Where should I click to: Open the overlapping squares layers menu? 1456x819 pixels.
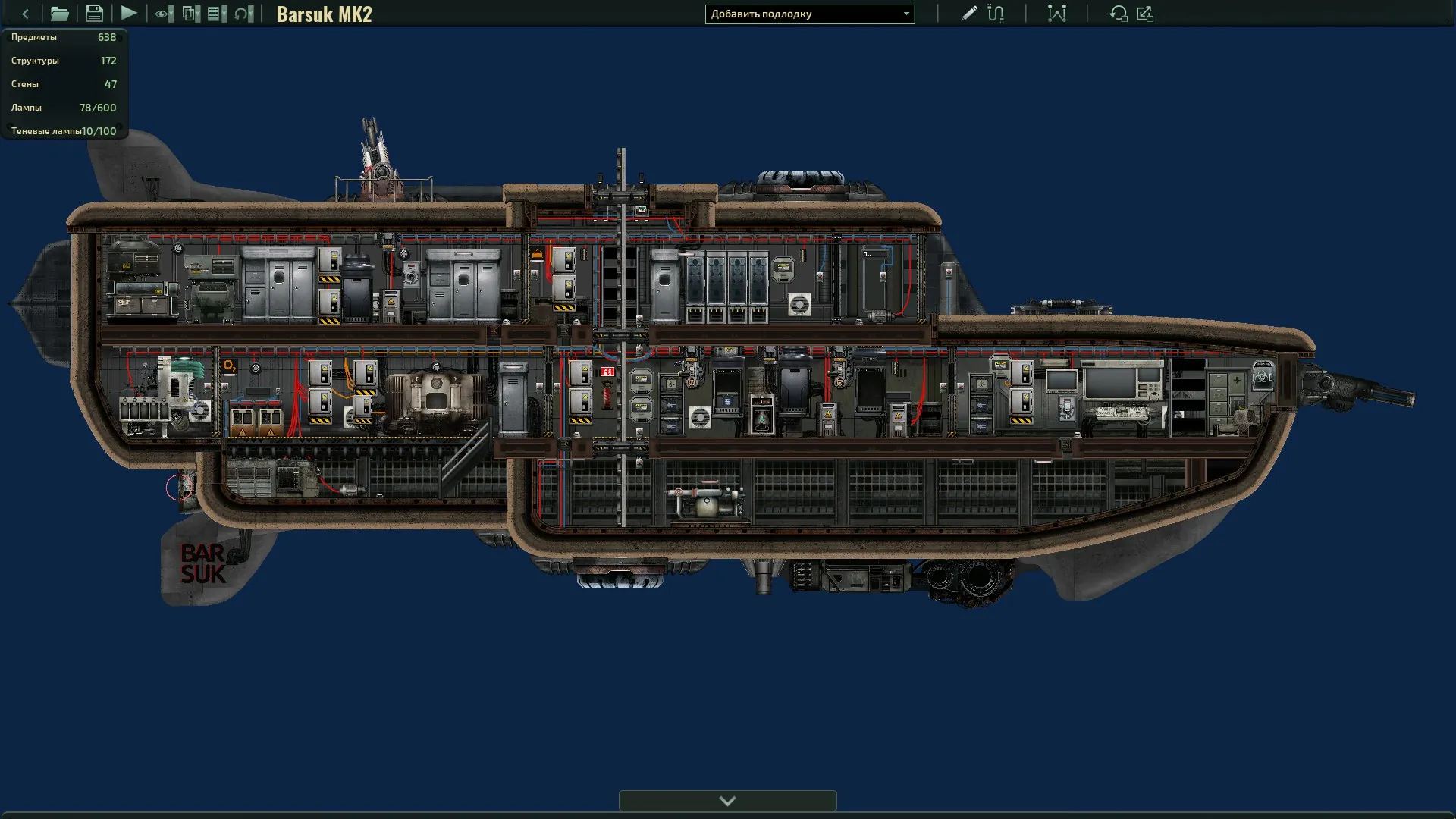click(x=191, y=14)
